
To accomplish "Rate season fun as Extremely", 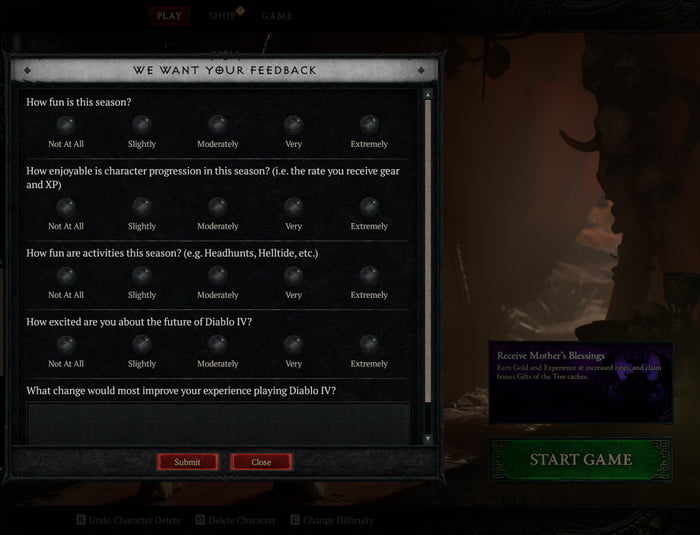I will (369, 125).
